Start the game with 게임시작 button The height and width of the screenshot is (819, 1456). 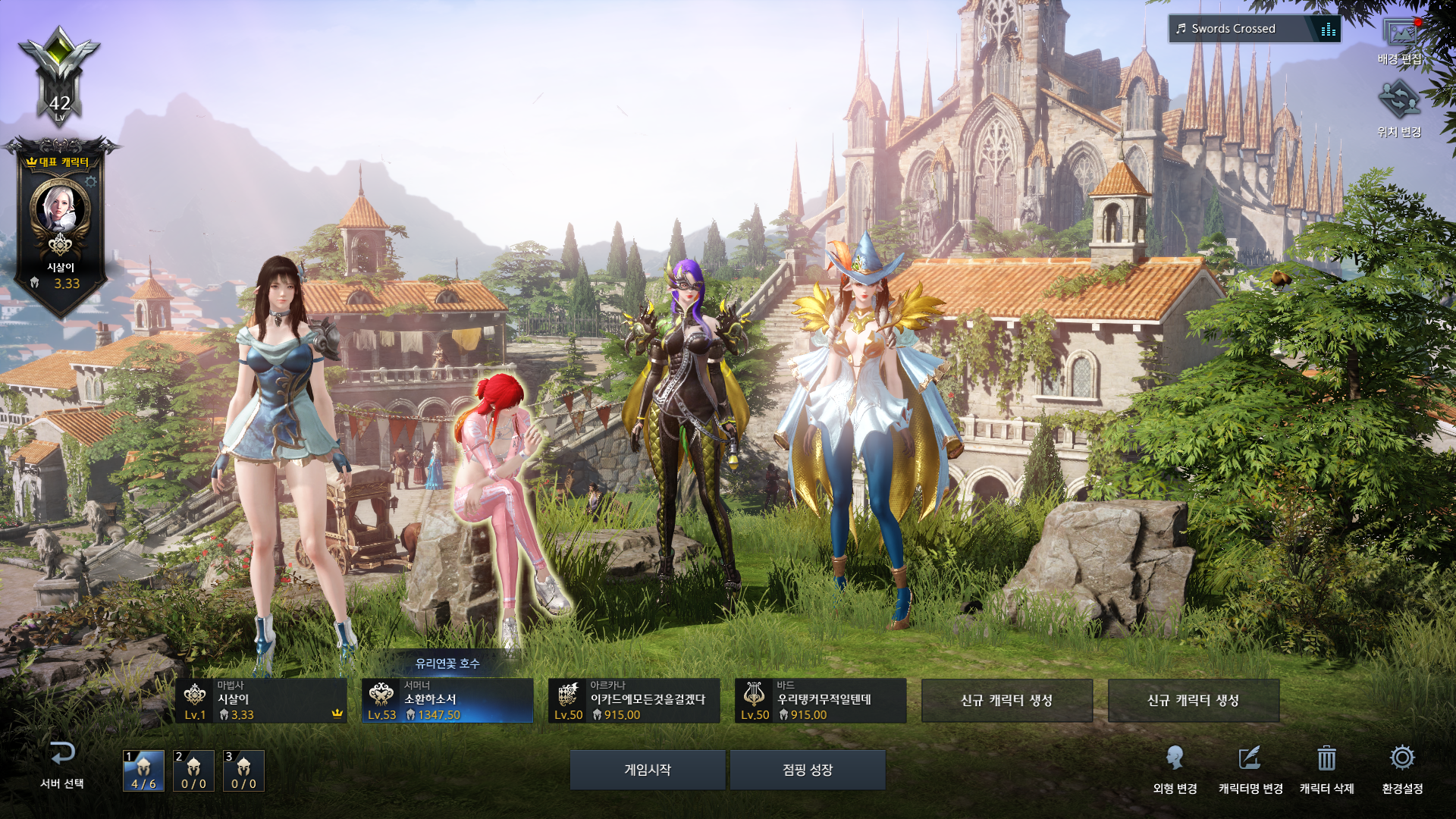coord(647,770)
